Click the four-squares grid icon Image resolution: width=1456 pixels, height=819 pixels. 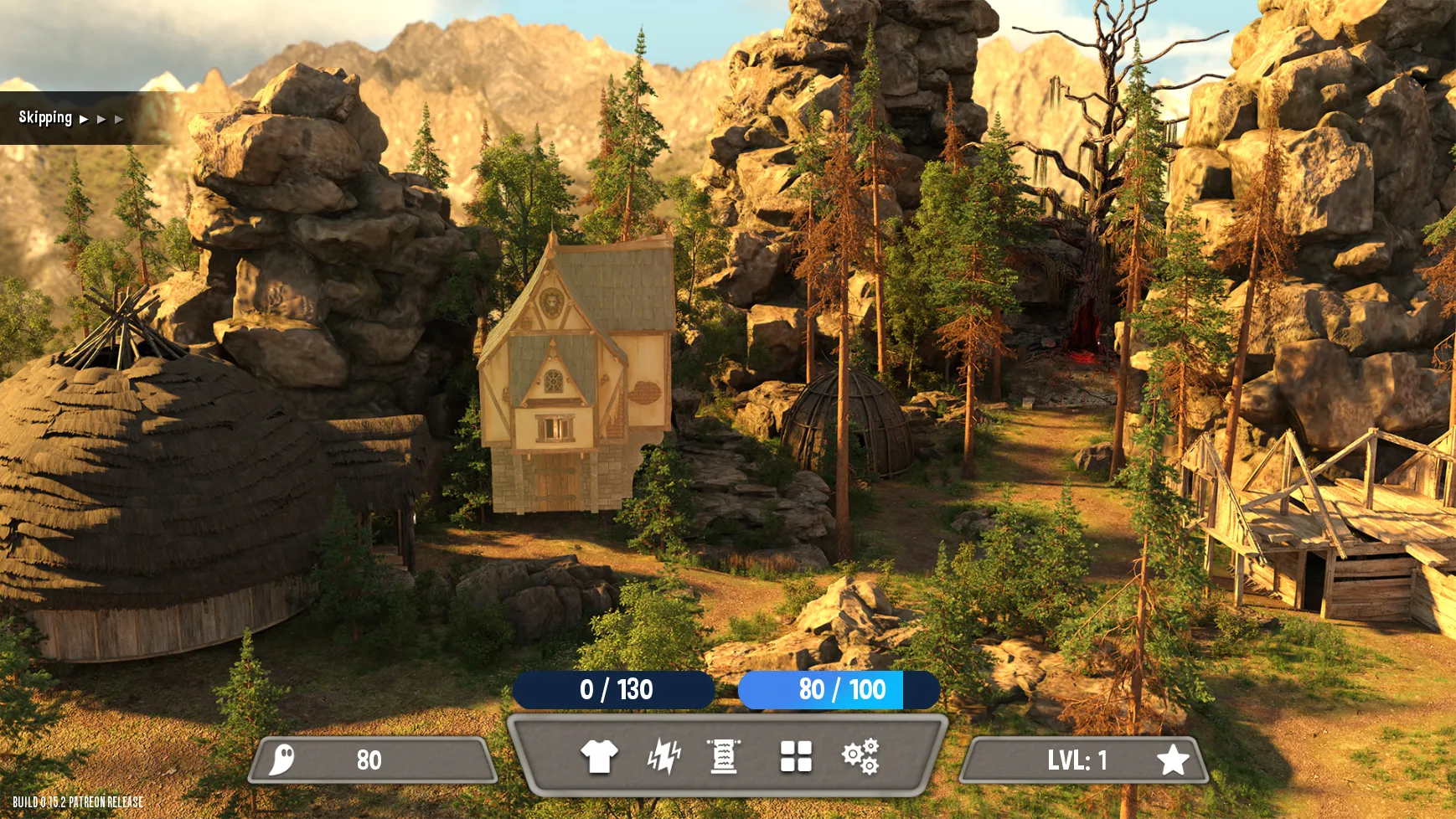point(796,756)
